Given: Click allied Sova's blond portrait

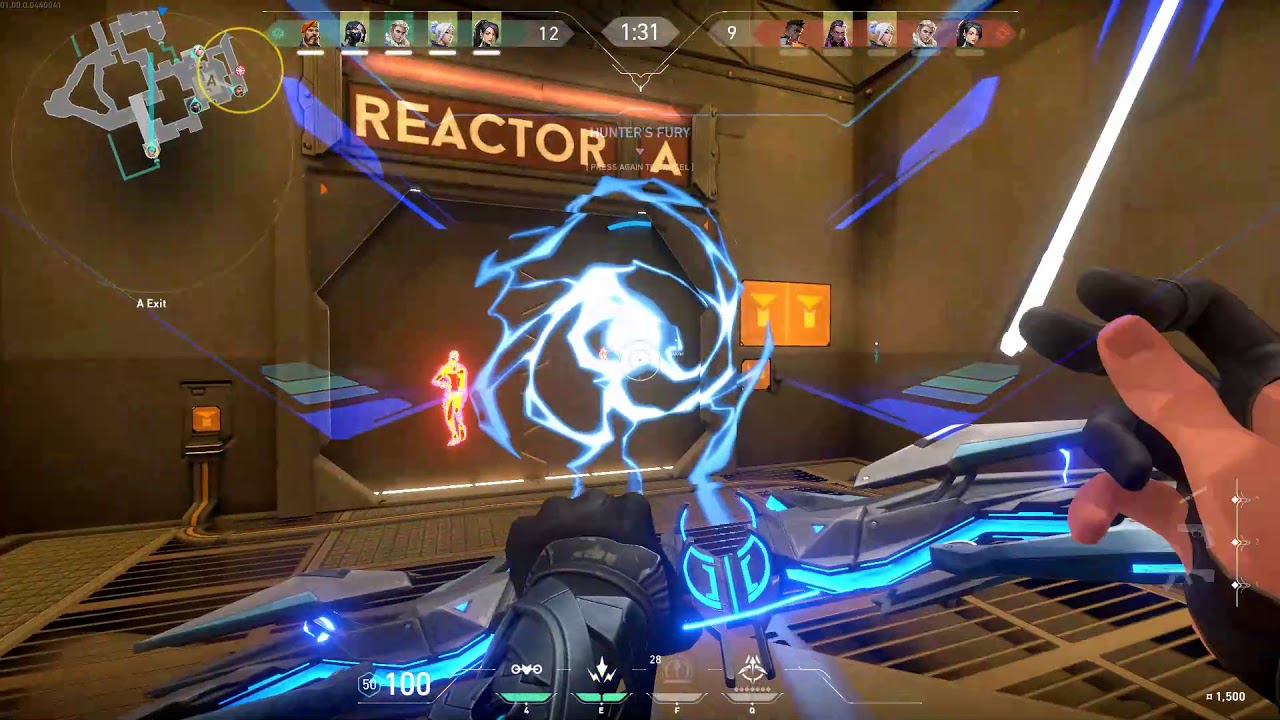Looking at the screenshot, I should tap(398, 34).
